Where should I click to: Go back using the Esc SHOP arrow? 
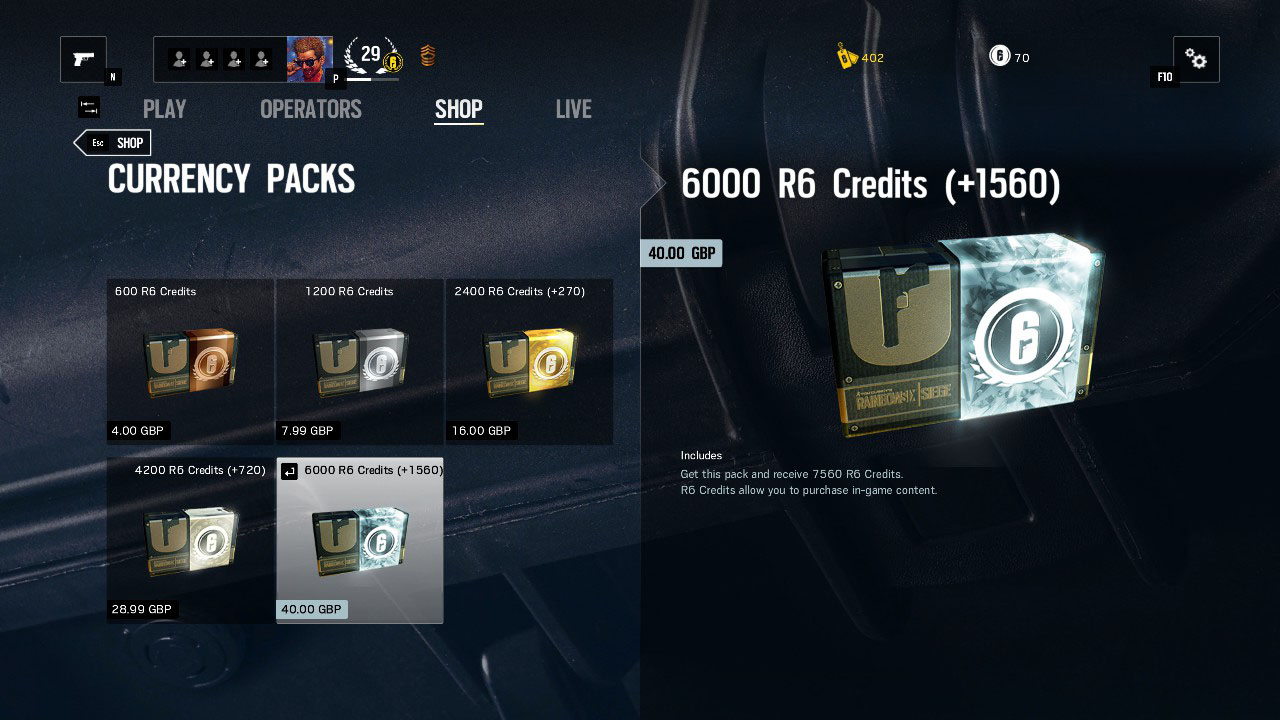112,142
